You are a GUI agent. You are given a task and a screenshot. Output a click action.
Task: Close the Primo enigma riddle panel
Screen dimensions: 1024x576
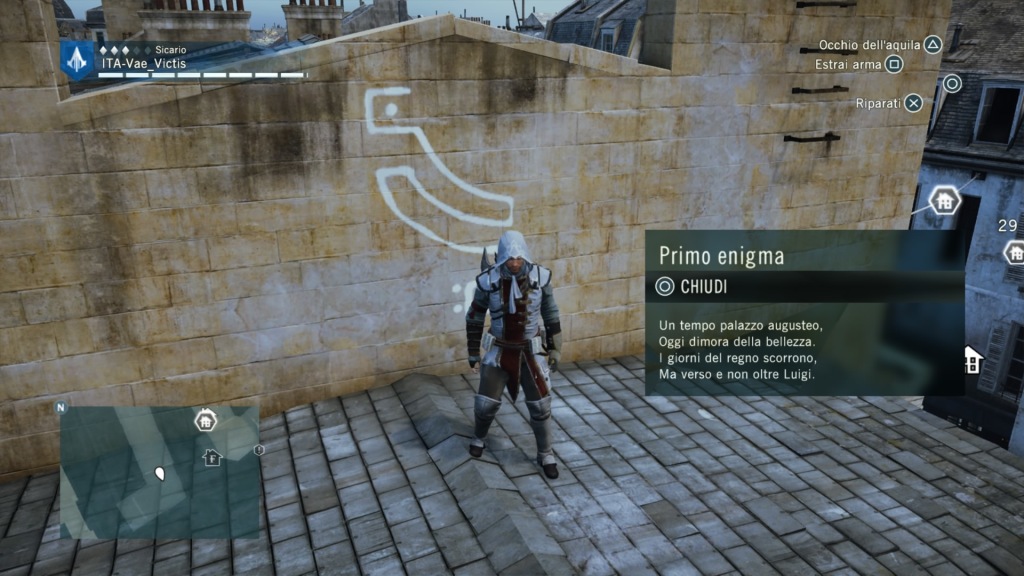pos(690,287)
